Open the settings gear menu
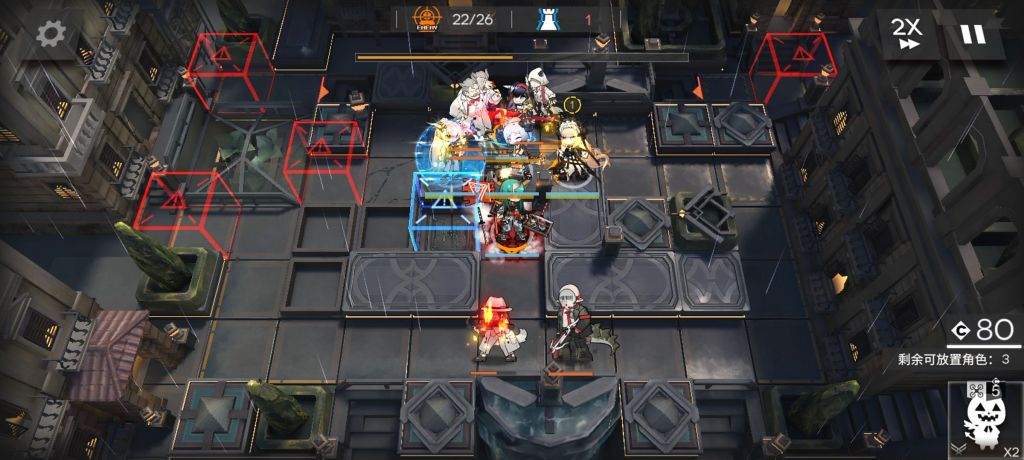 coord(52,35)
